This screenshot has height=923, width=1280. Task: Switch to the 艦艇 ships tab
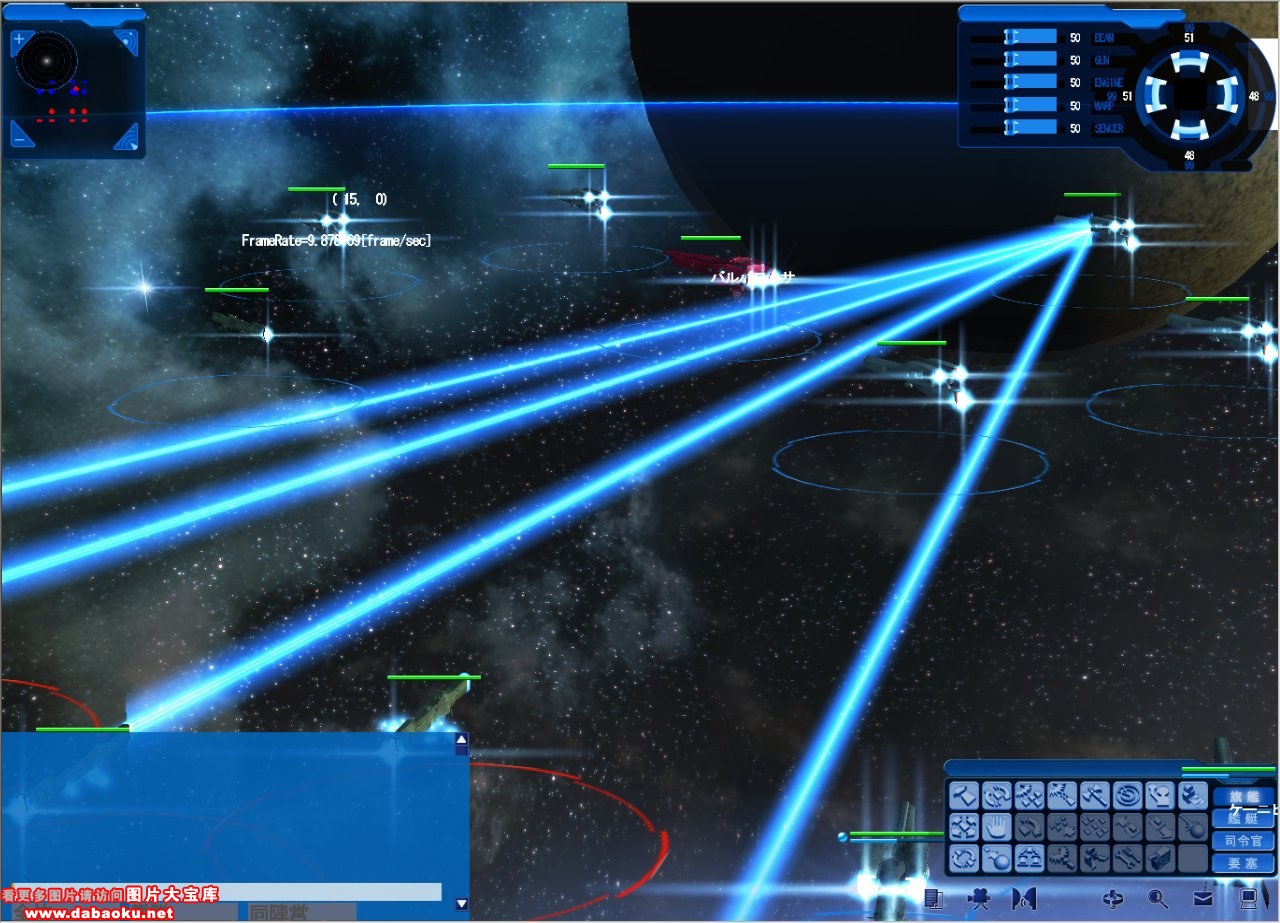[1243, 818]
